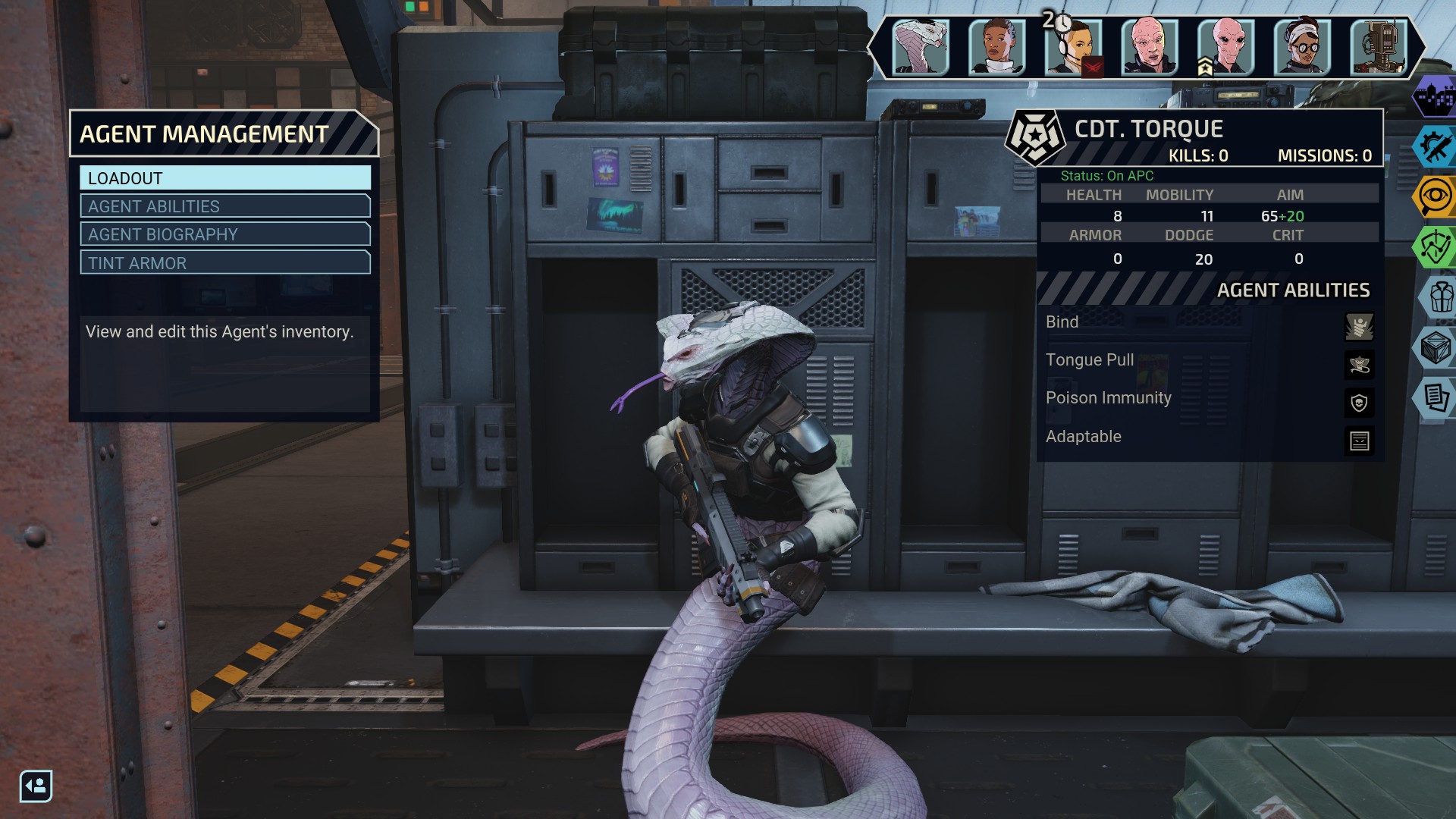
Task: Select the agent wearing round glasses
Action: 1302,47
